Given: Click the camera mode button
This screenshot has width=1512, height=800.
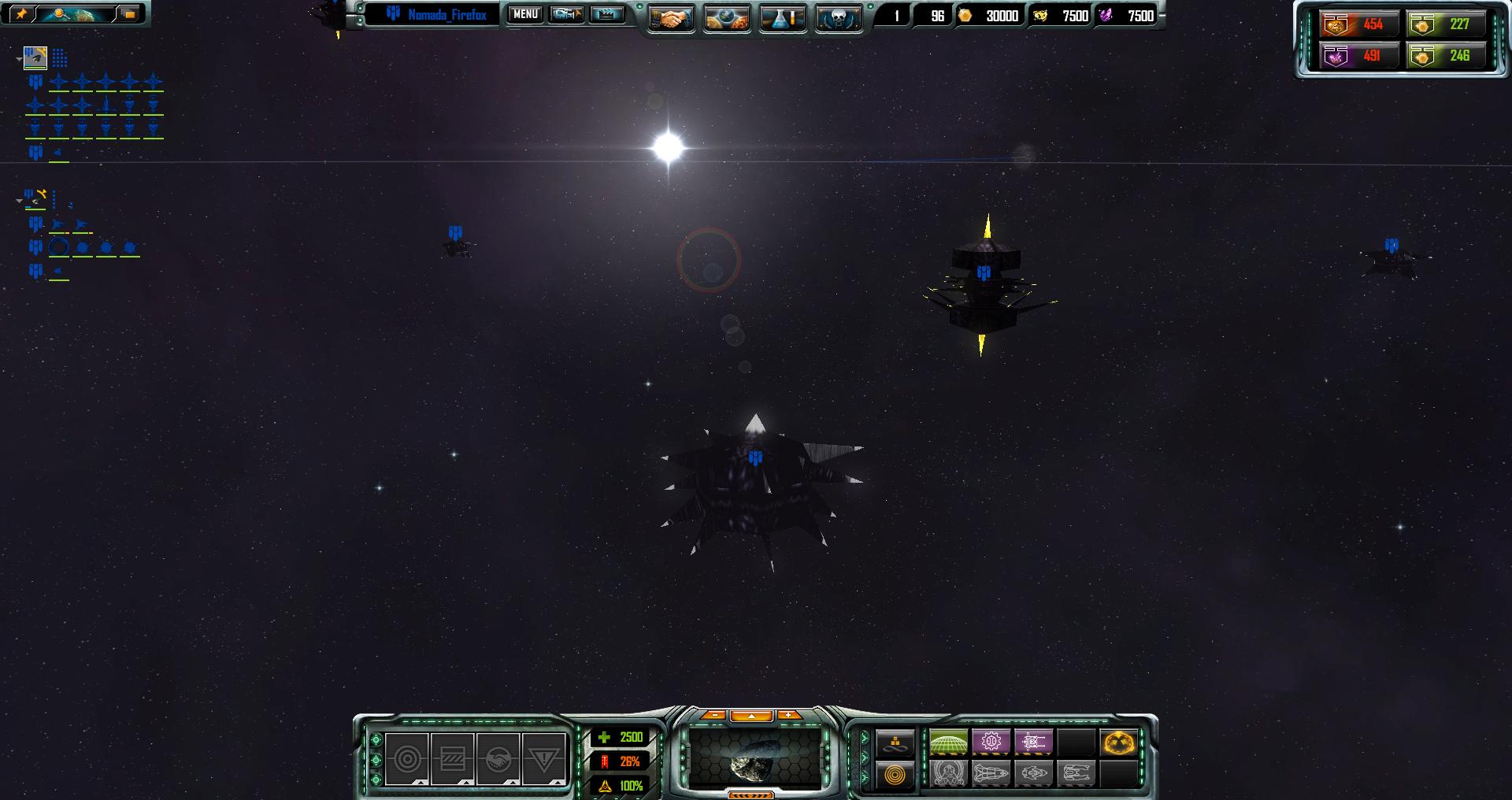Looking at the screenshot, I should tap(566, 14).
